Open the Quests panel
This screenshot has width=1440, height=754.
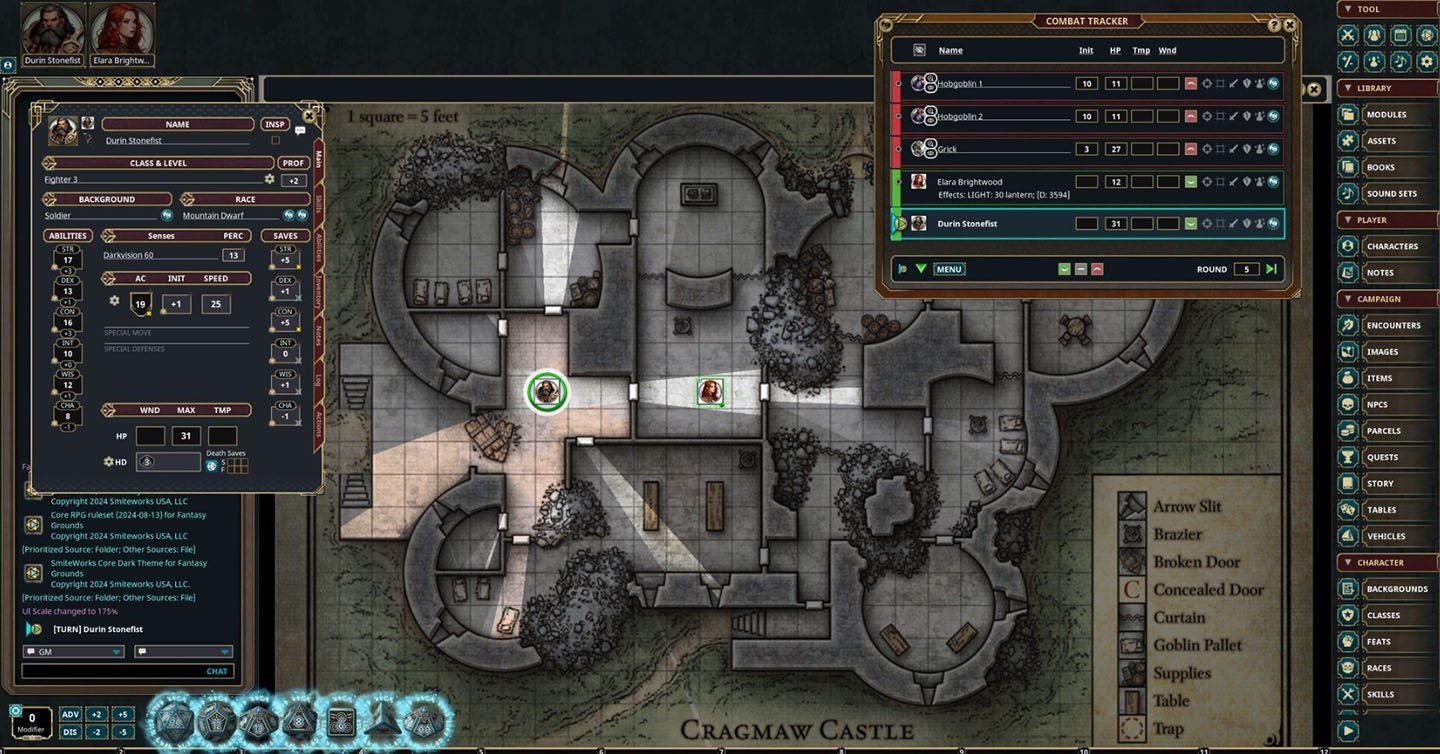1381,457
